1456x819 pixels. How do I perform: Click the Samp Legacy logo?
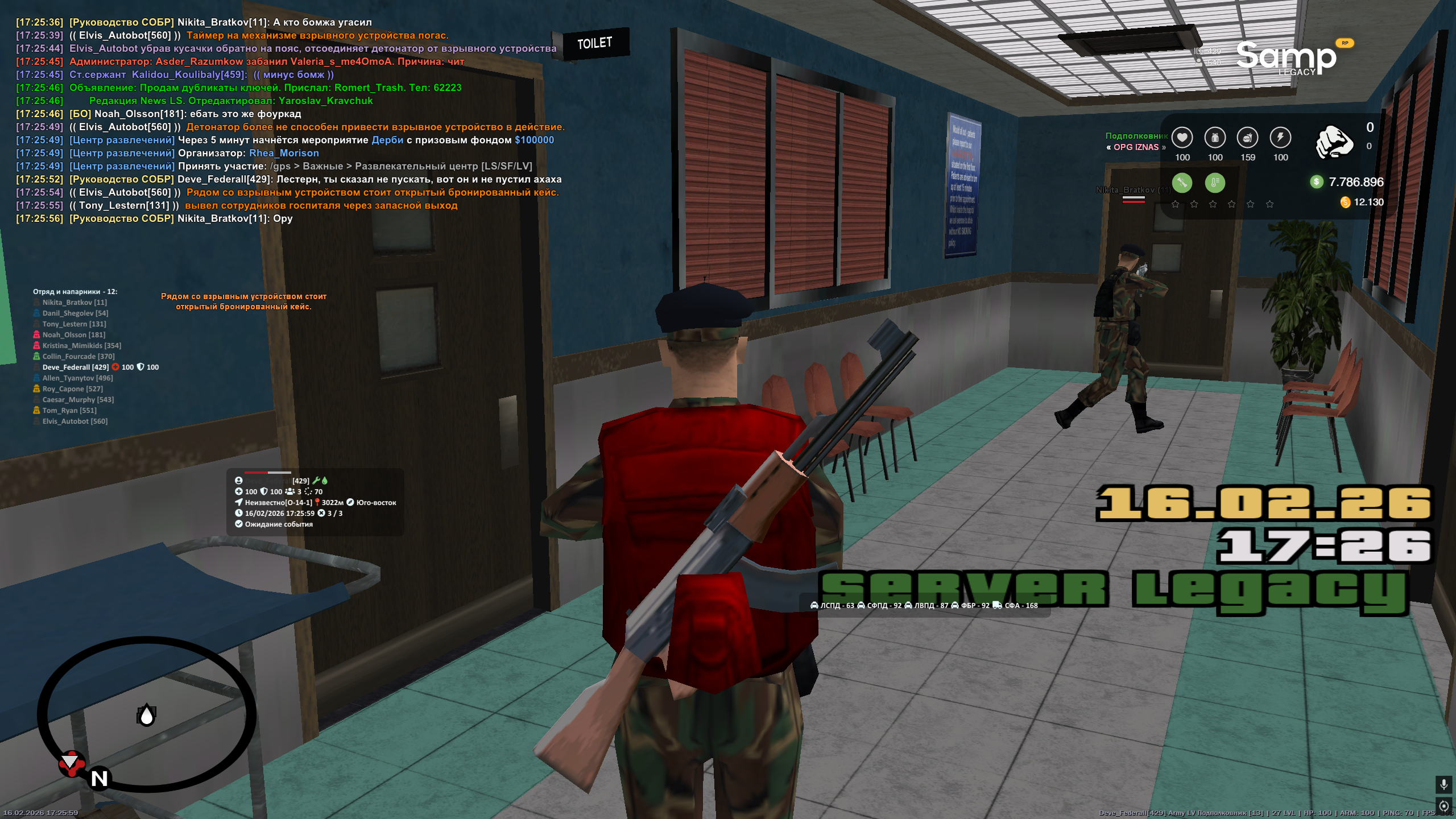point(1287,57)
